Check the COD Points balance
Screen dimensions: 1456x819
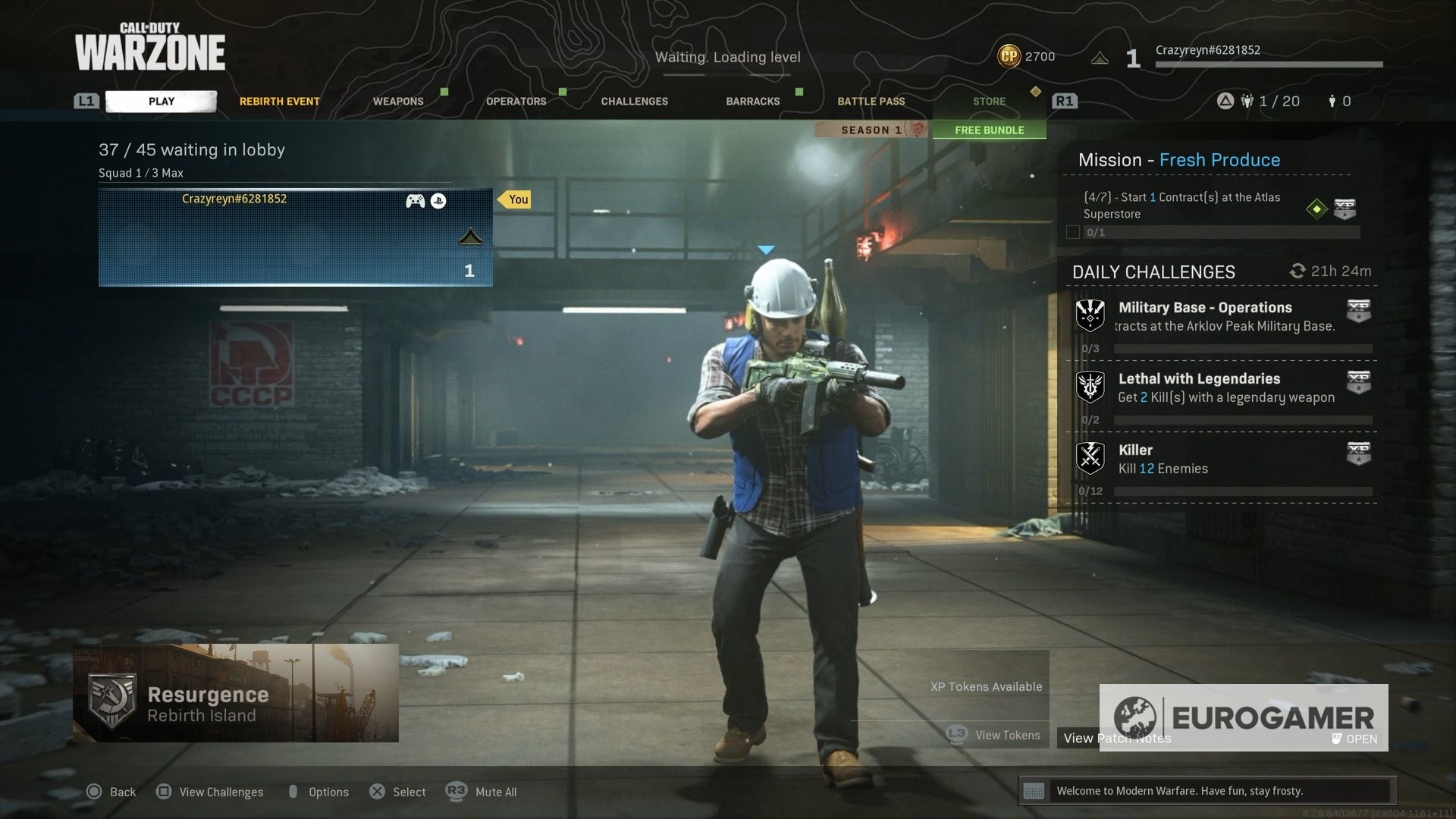point(1026,56)
